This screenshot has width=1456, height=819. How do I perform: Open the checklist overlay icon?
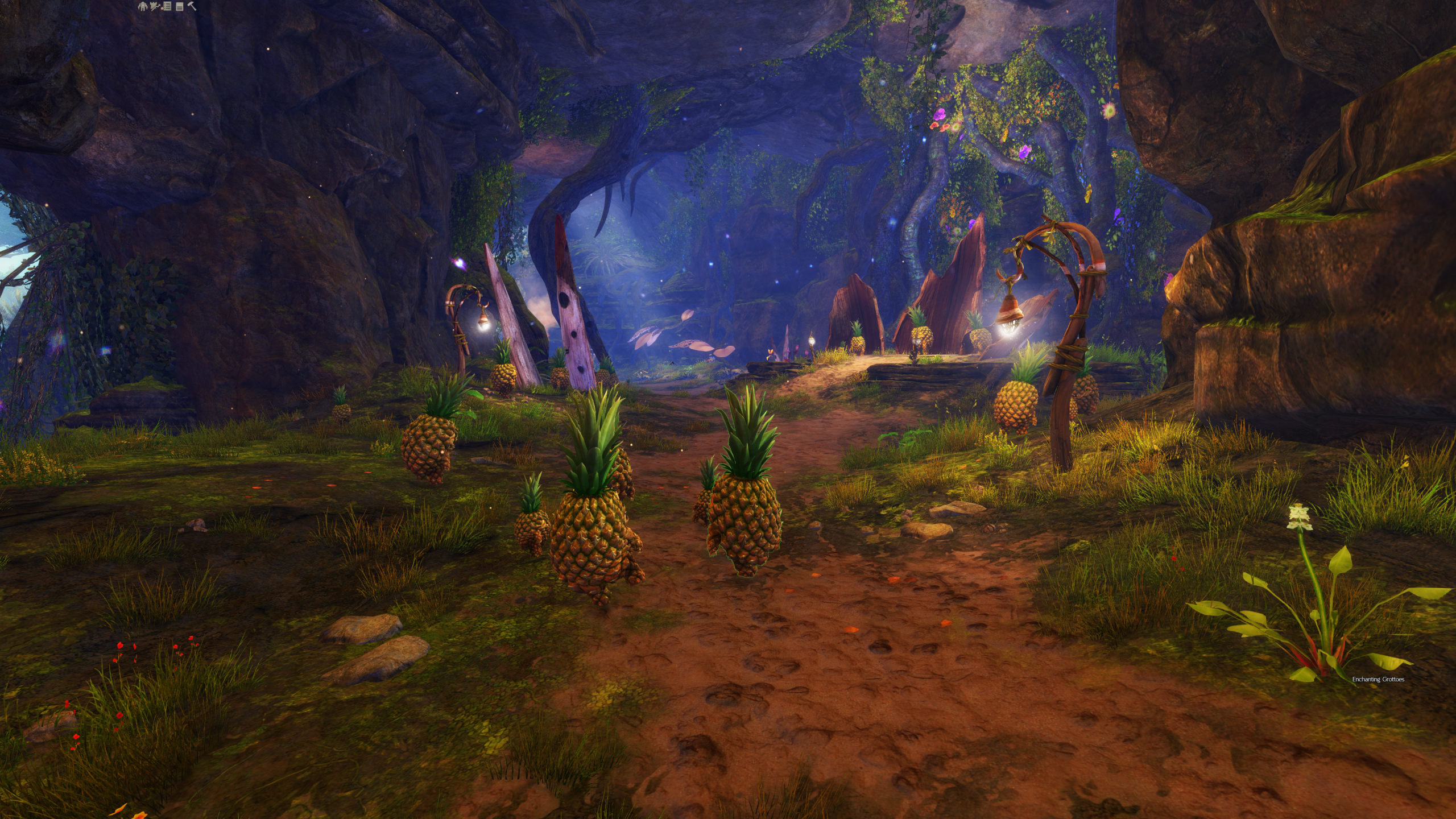pyautogui.click(x=168, y=6)
